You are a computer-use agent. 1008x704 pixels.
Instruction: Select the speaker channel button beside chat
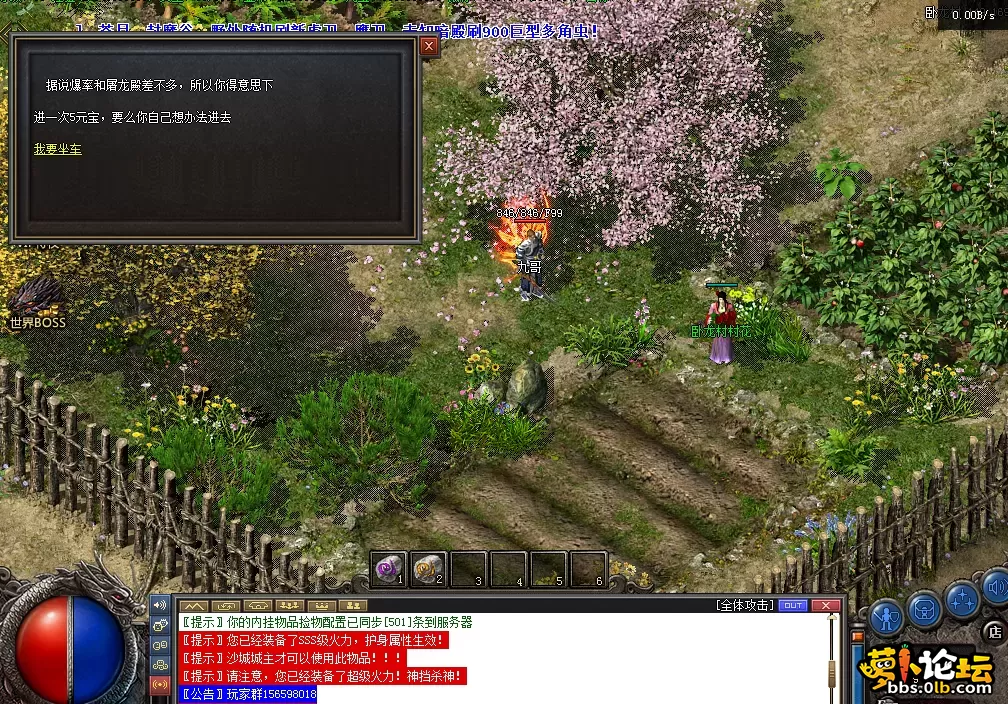159,605
